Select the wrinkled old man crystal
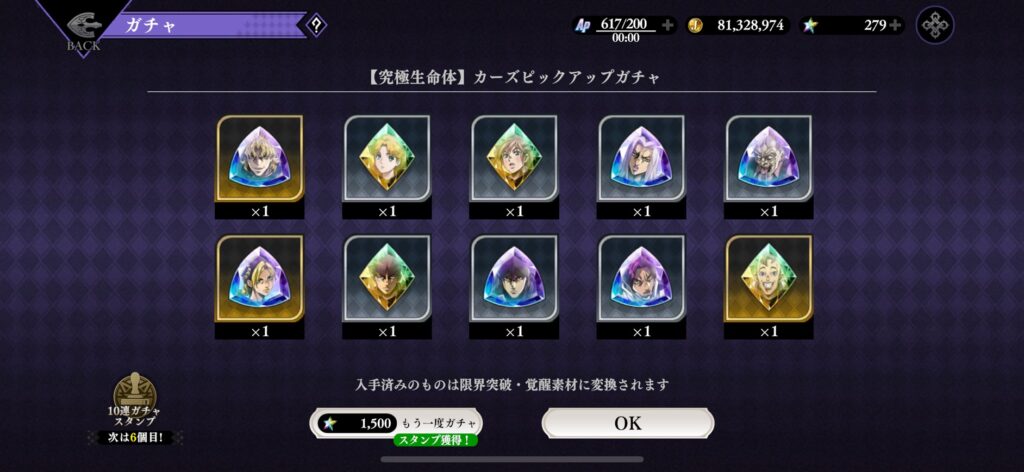Screen dimensions: 1024x472 click(x=768, y=158)
